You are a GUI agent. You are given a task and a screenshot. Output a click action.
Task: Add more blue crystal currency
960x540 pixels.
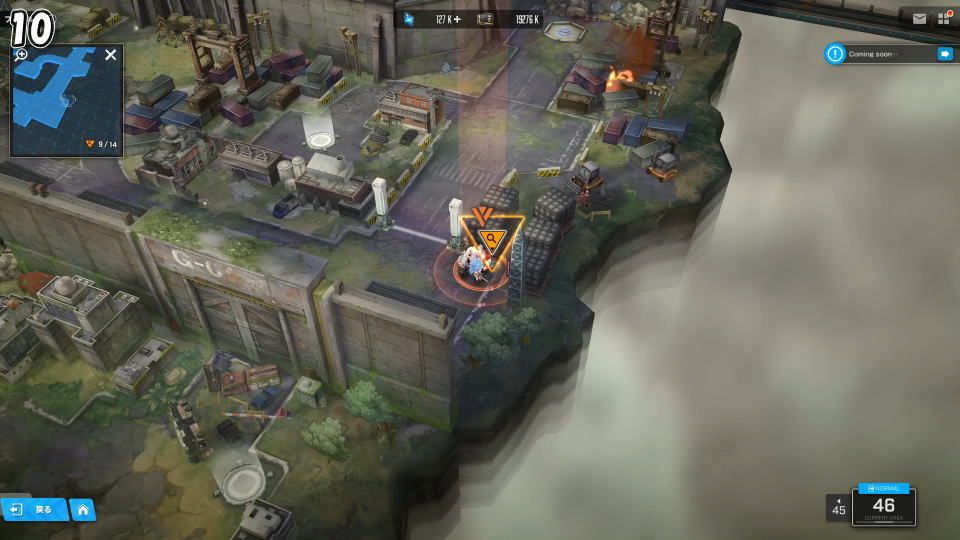pyautogui.click(x=457, y=19)
